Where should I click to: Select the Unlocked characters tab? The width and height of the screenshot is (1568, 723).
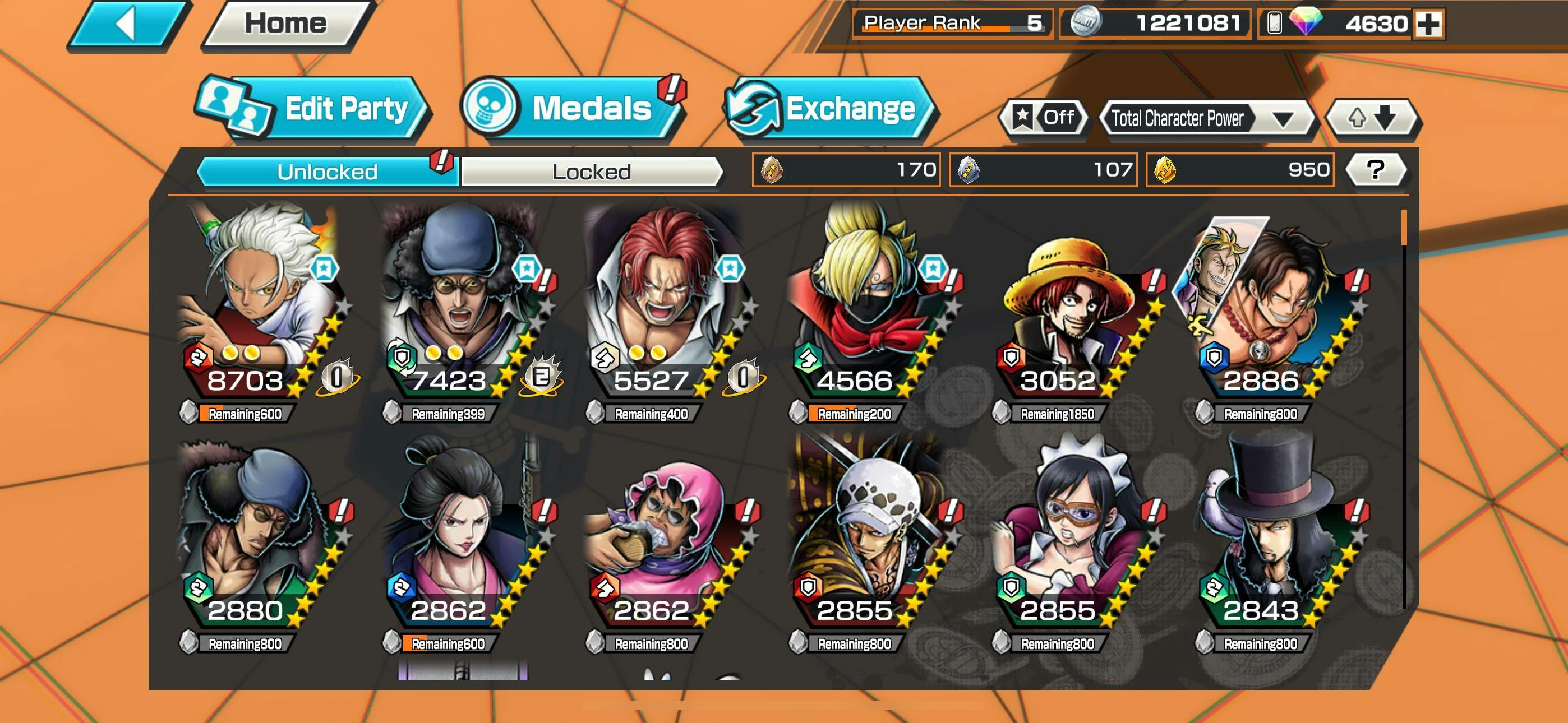click(x=327, y=172)
